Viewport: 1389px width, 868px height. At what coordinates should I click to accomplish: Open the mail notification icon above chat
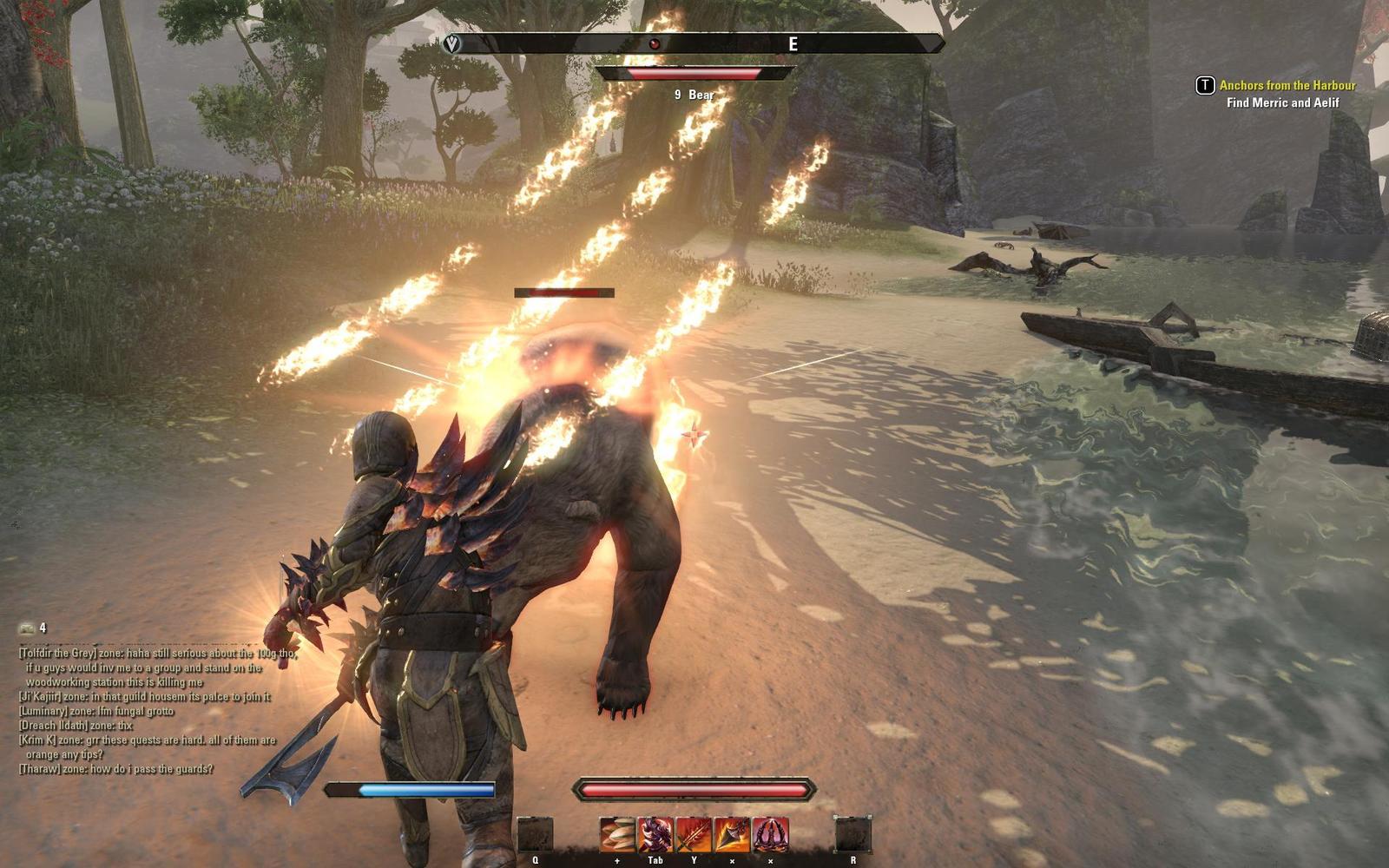[27, 628]
